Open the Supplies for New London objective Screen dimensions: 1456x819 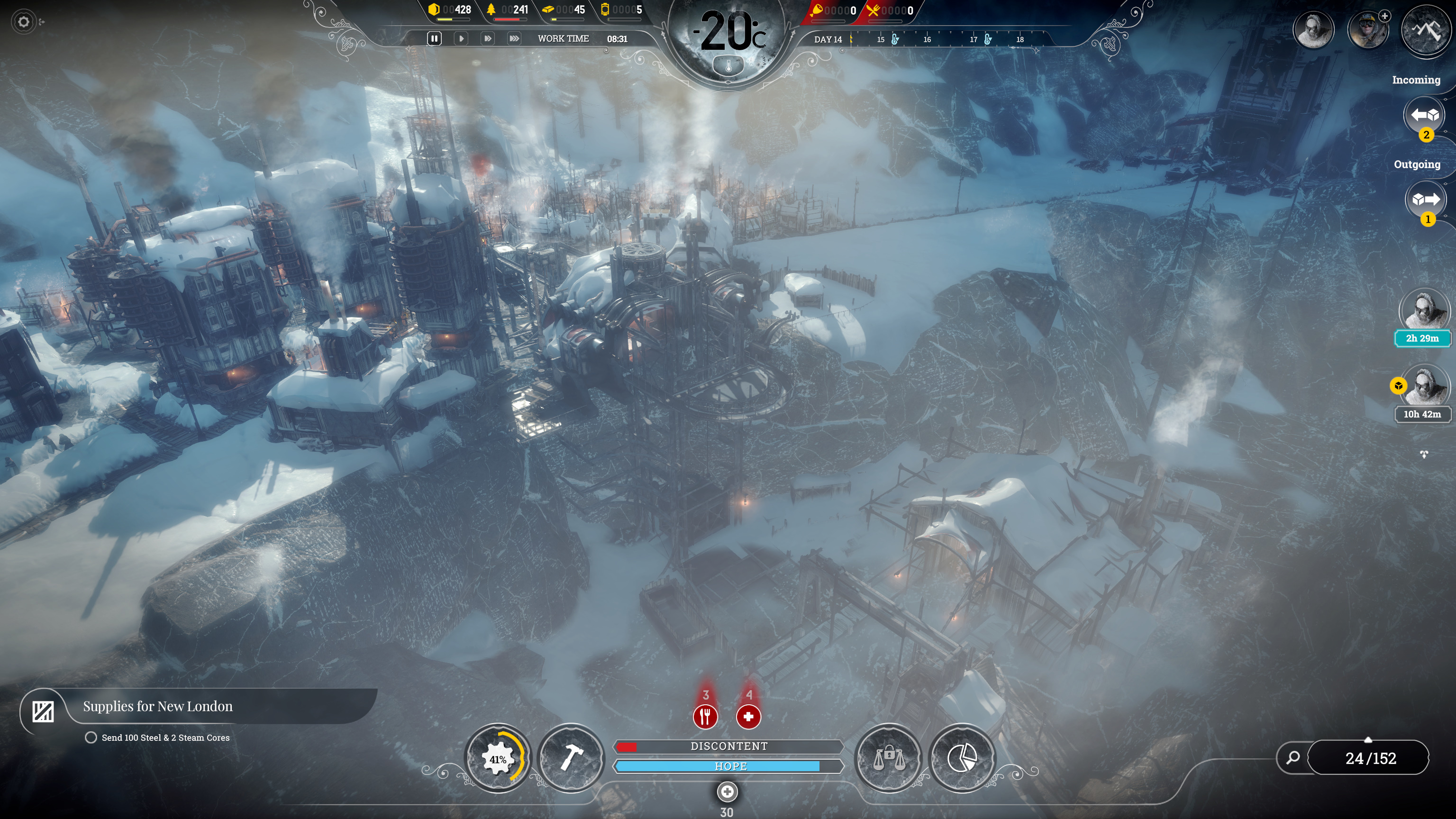coord(158,707)
